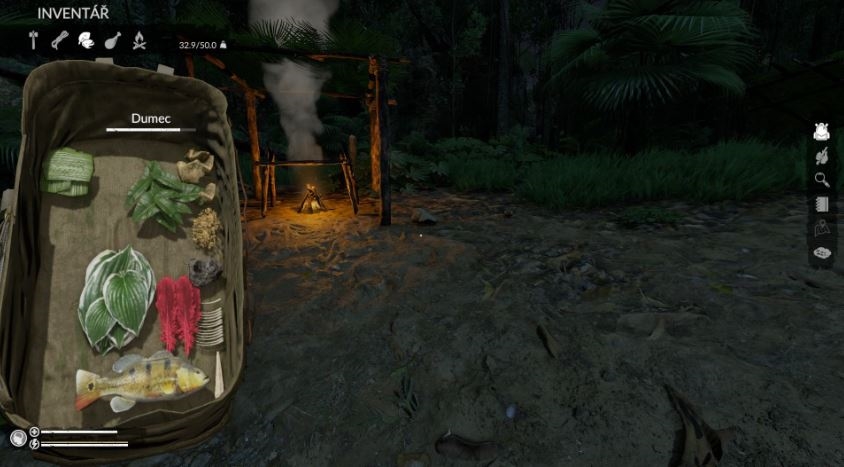Open the notebook
844x467 pixels.
coord(822,205)
